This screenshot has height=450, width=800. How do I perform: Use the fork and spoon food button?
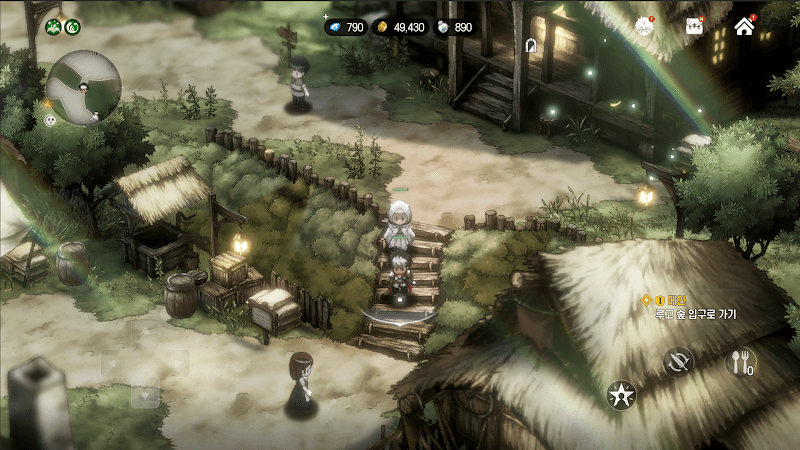tap(740, 362)
